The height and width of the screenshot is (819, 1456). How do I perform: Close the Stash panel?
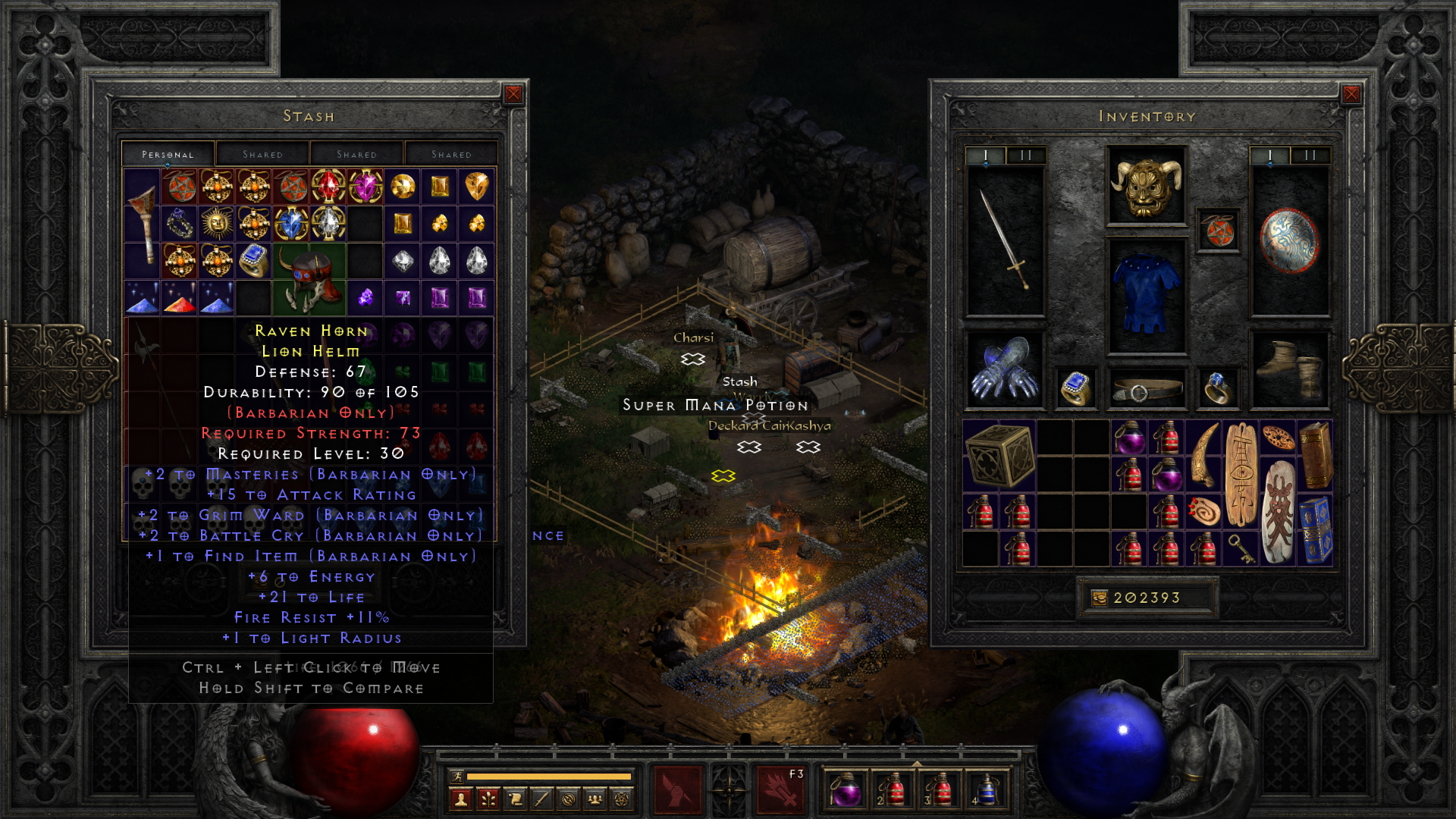(x=513, y=94)
